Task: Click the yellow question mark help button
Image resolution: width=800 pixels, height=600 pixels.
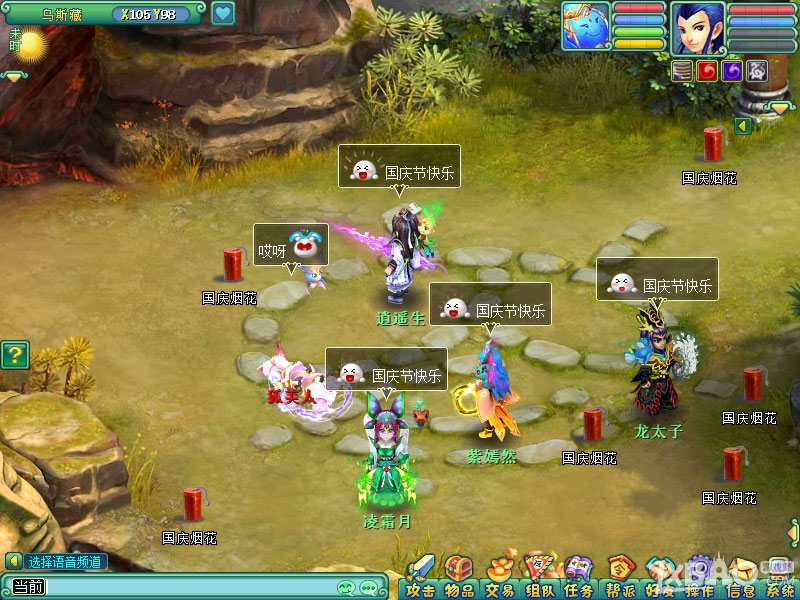Action: pyautogui.click(x=13, y=354)
